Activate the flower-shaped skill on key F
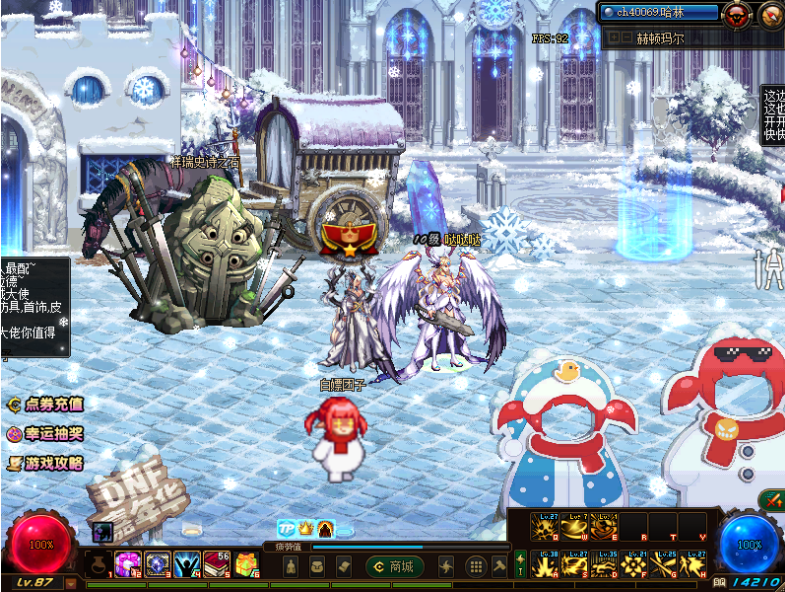 [x=634, y=565]
